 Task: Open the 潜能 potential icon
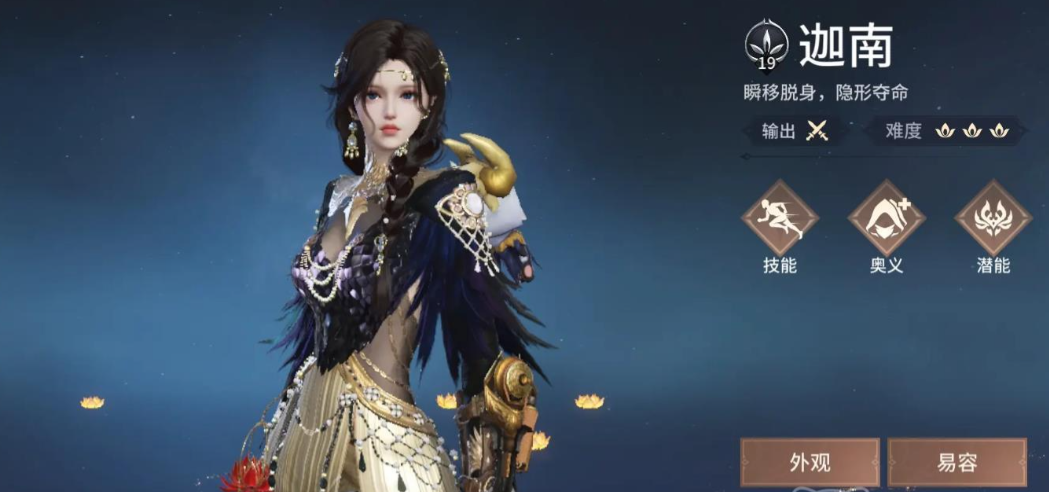pyautogui.click(x=993, y=218)
